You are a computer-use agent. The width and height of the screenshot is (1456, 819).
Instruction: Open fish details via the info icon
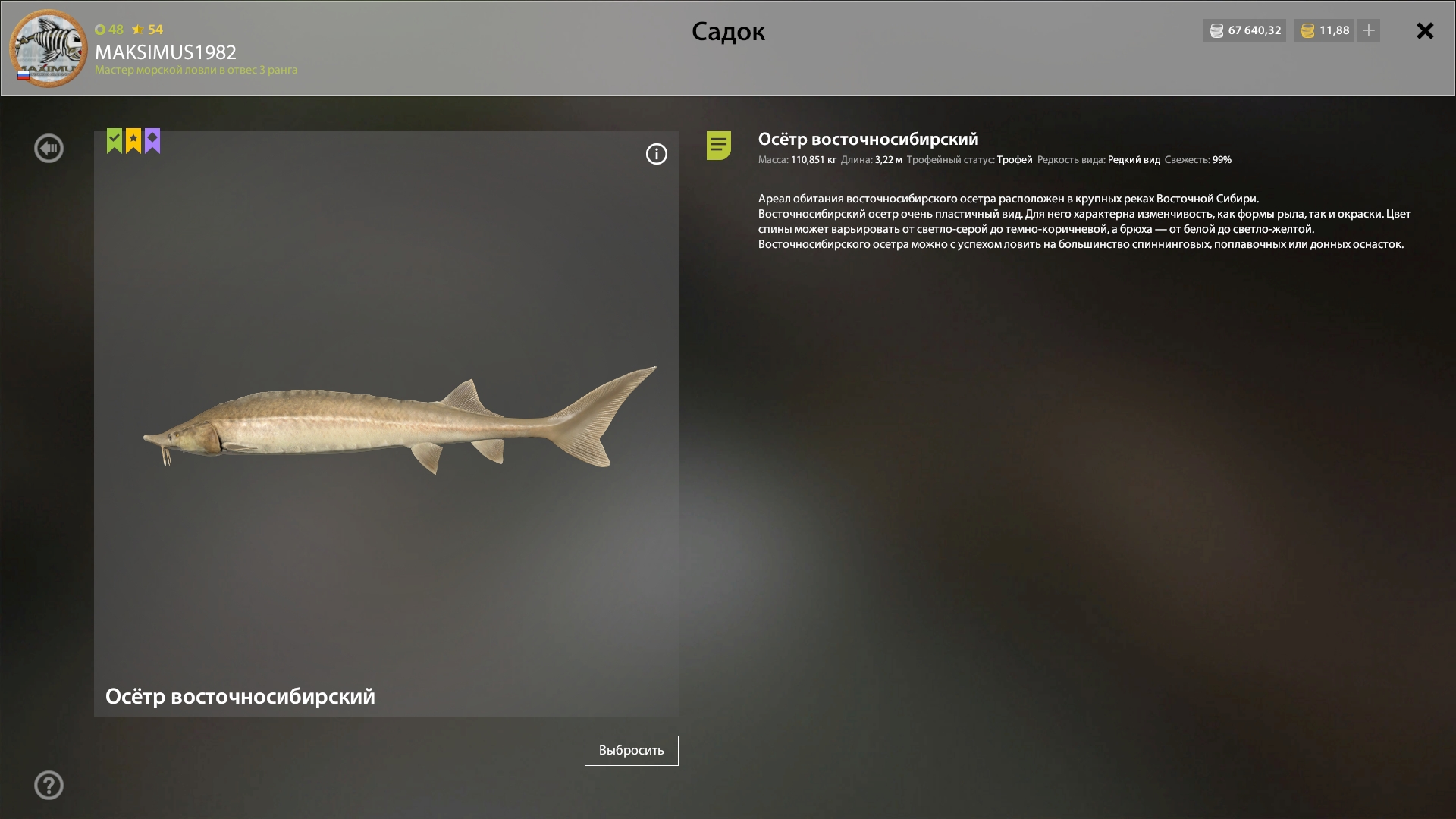coord(656,153)
